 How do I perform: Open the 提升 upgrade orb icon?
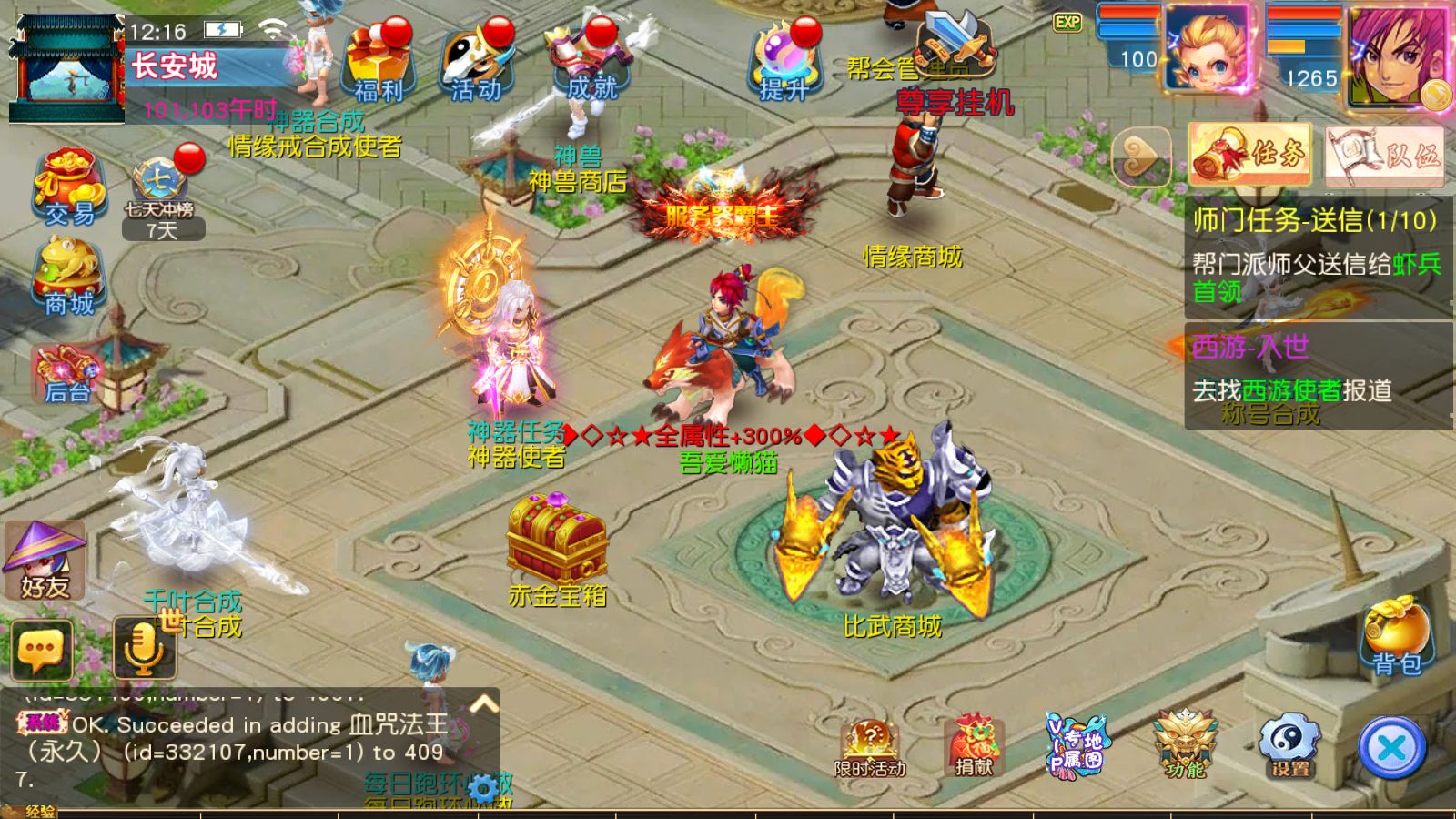784,64
